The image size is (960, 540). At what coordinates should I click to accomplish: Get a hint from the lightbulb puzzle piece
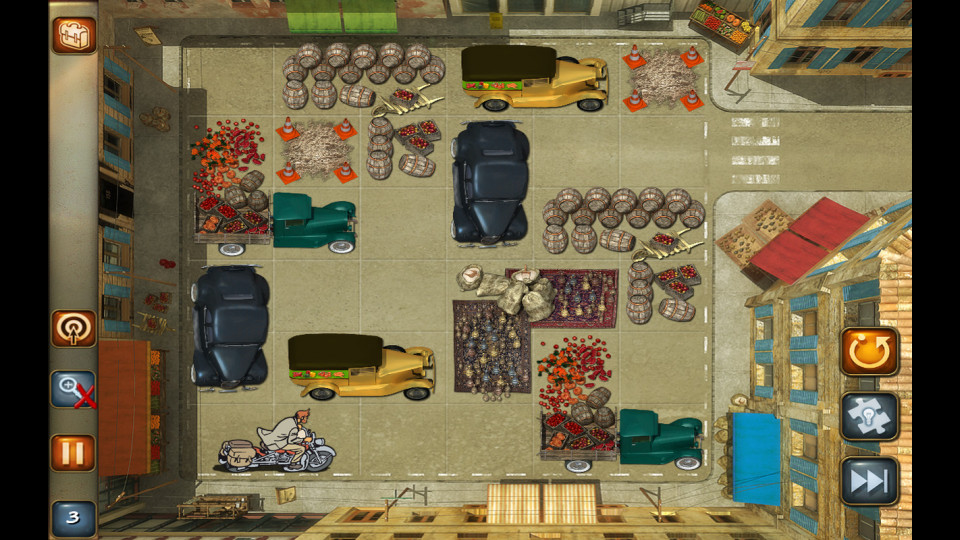pyautogui.click(x=869, y=417)
